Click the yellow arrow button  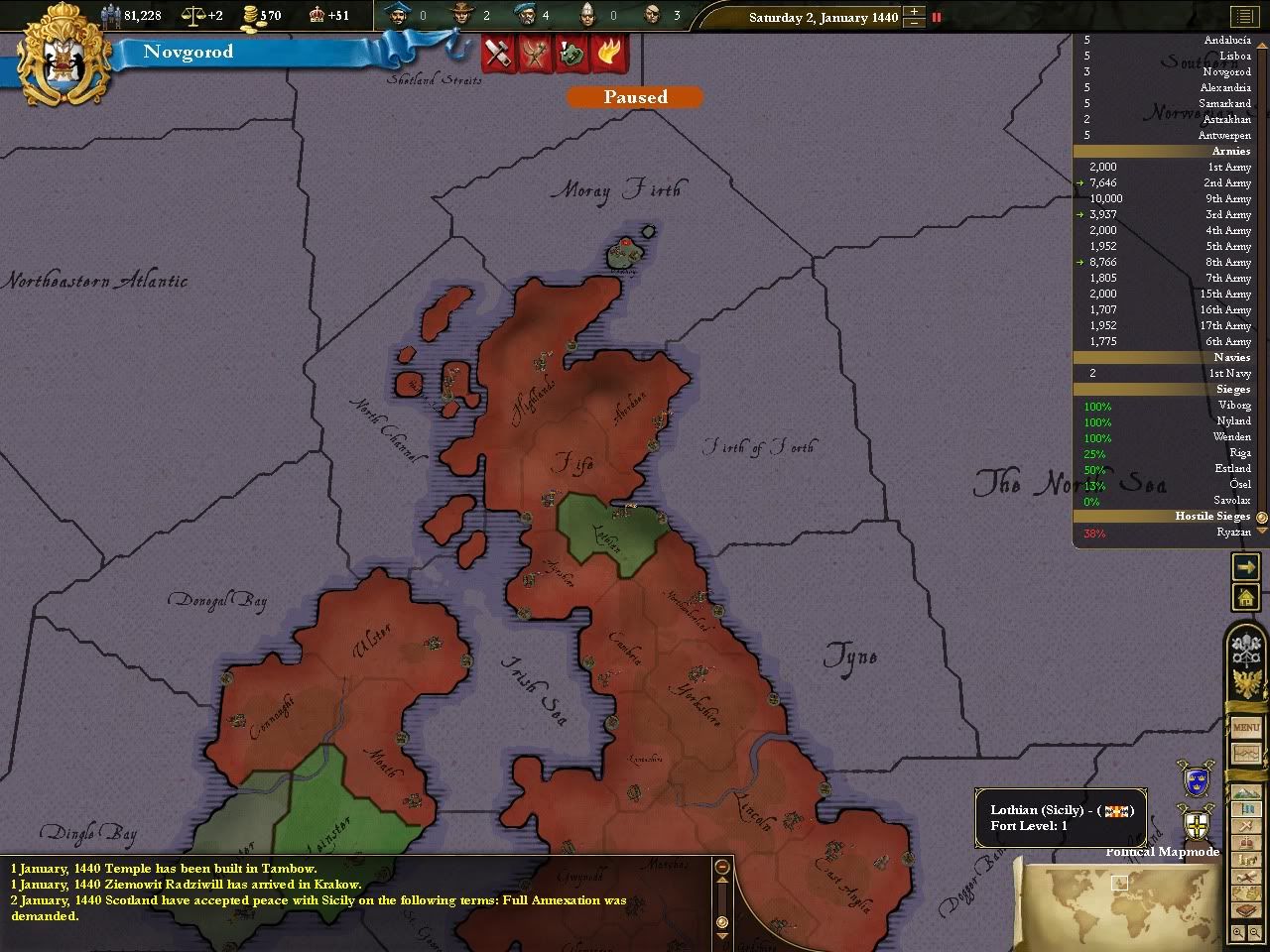click(x=1245, y=566)
